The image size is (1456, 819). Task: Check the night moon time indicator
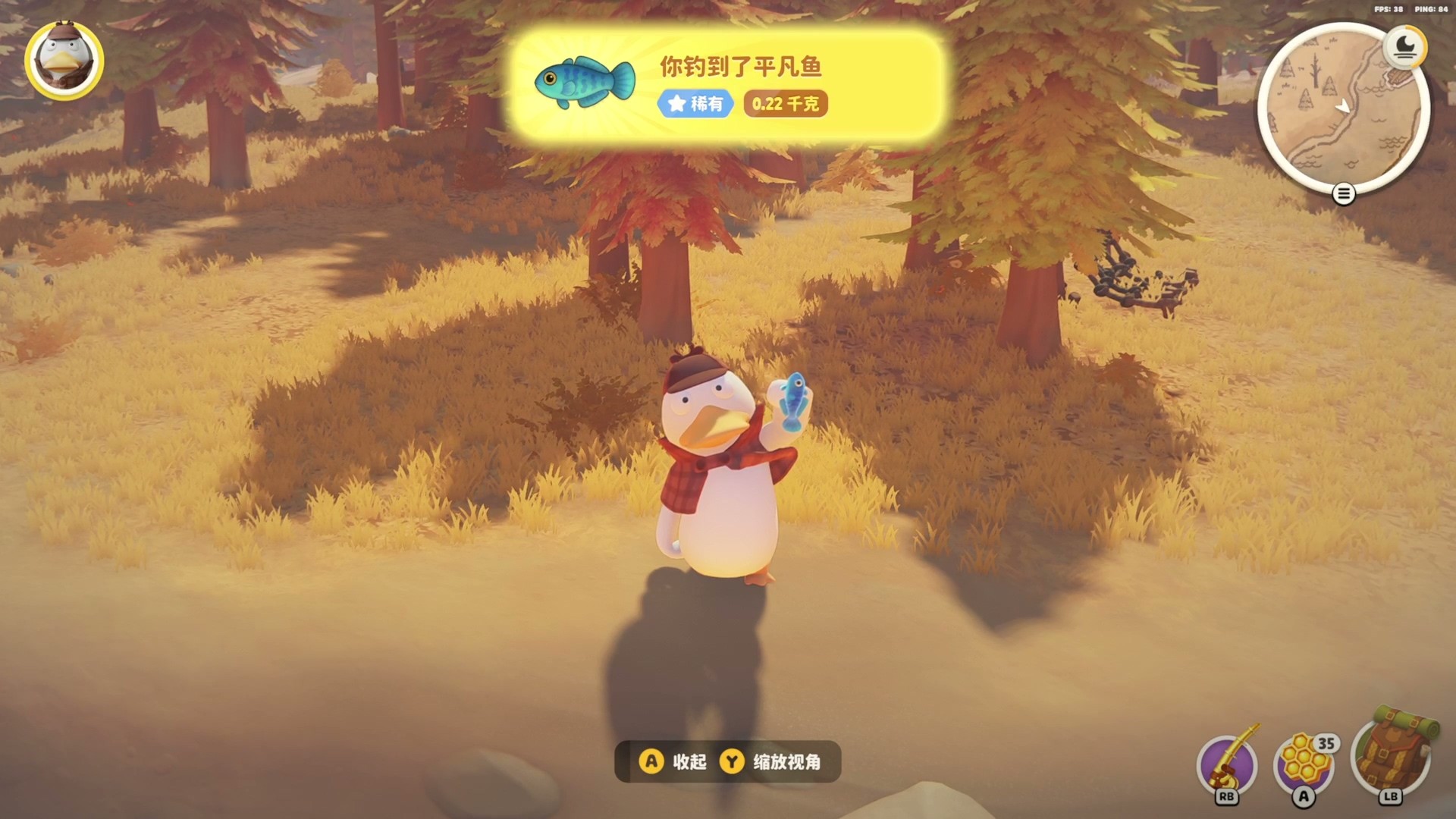tap(1404, 47)
